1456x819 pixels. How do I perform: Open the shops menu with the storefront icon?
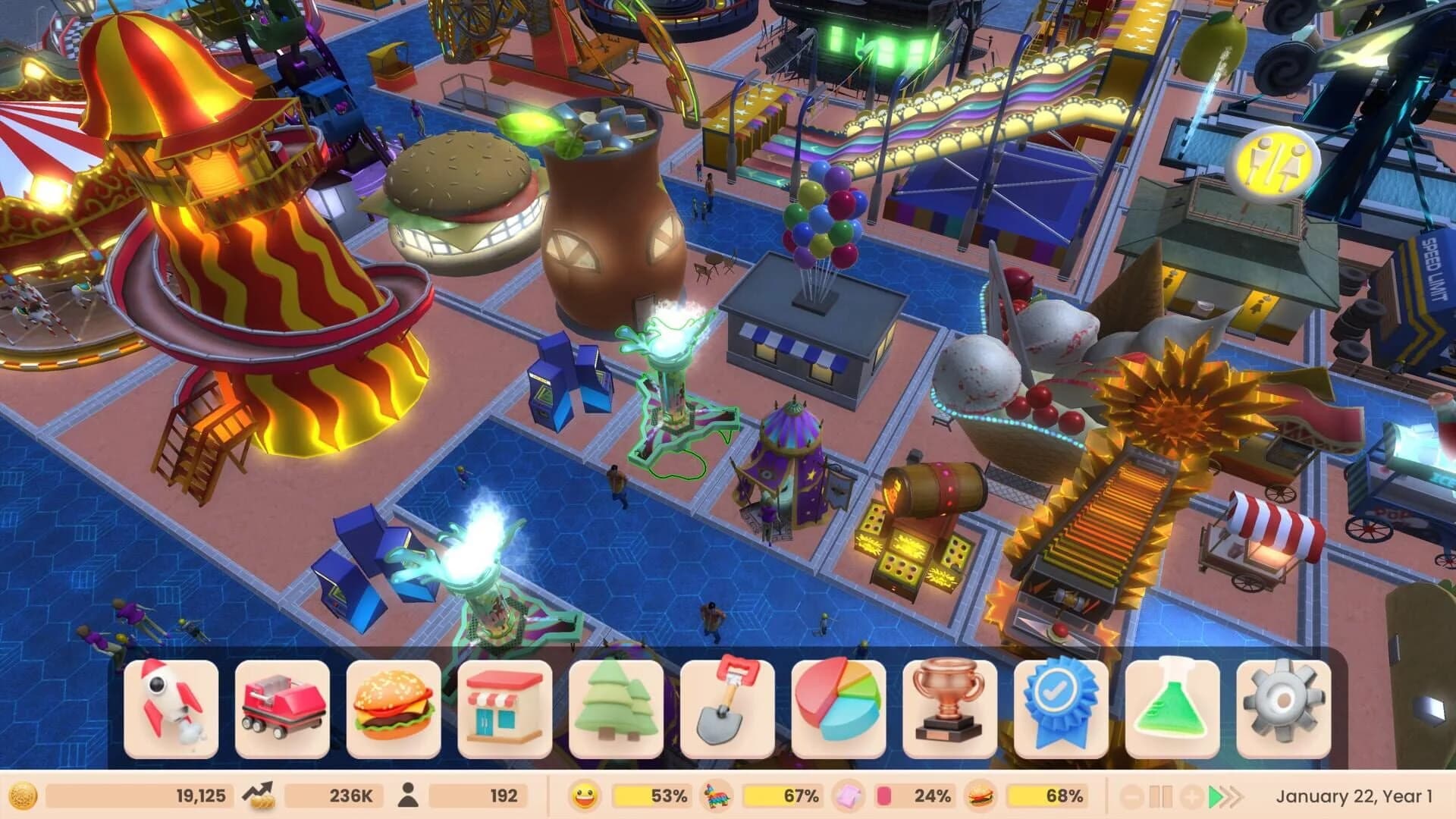502,708
